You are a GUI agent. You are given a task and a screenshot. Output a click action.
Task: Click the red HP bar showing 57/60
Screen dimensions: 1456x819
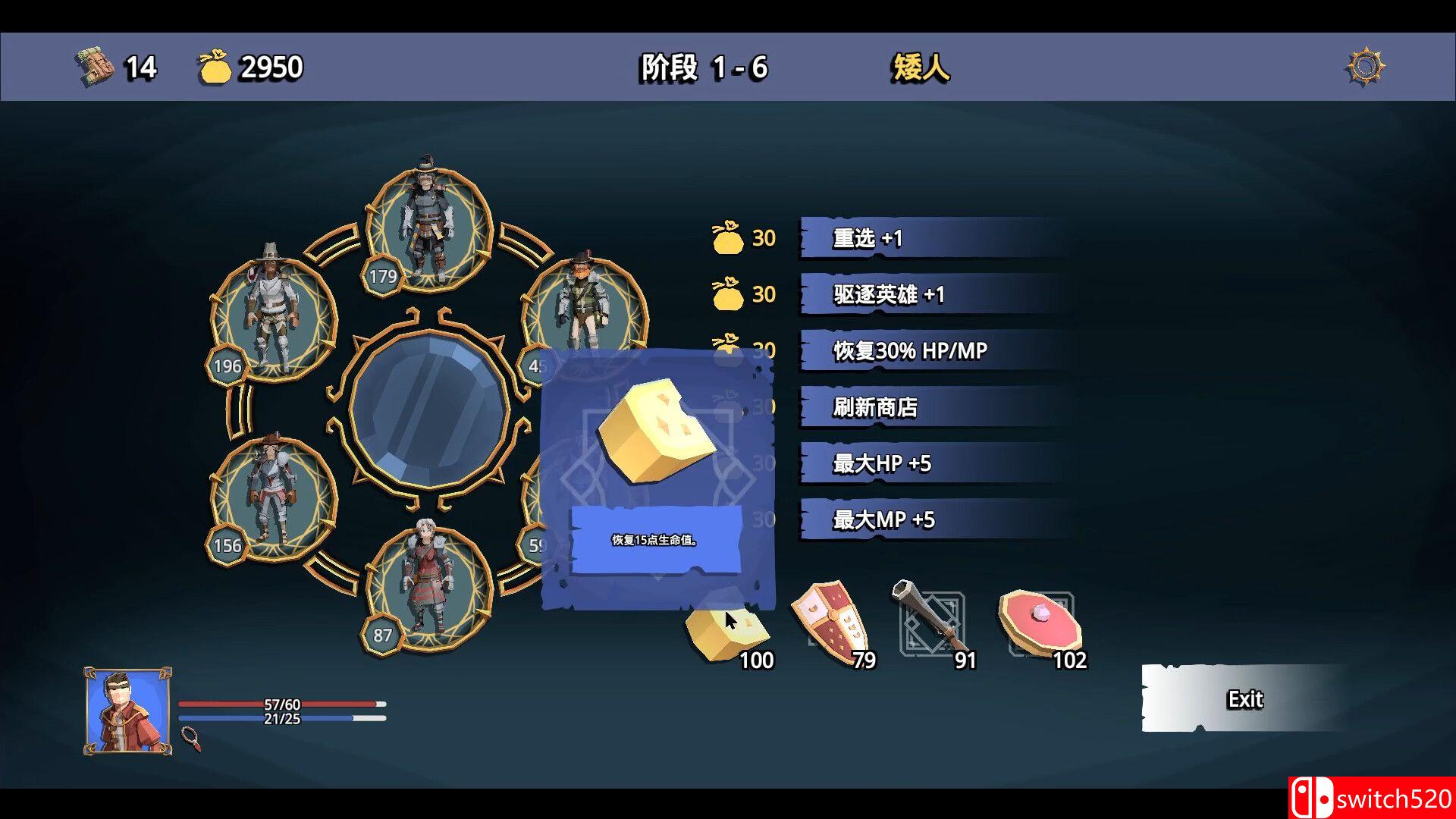point(273,704)
